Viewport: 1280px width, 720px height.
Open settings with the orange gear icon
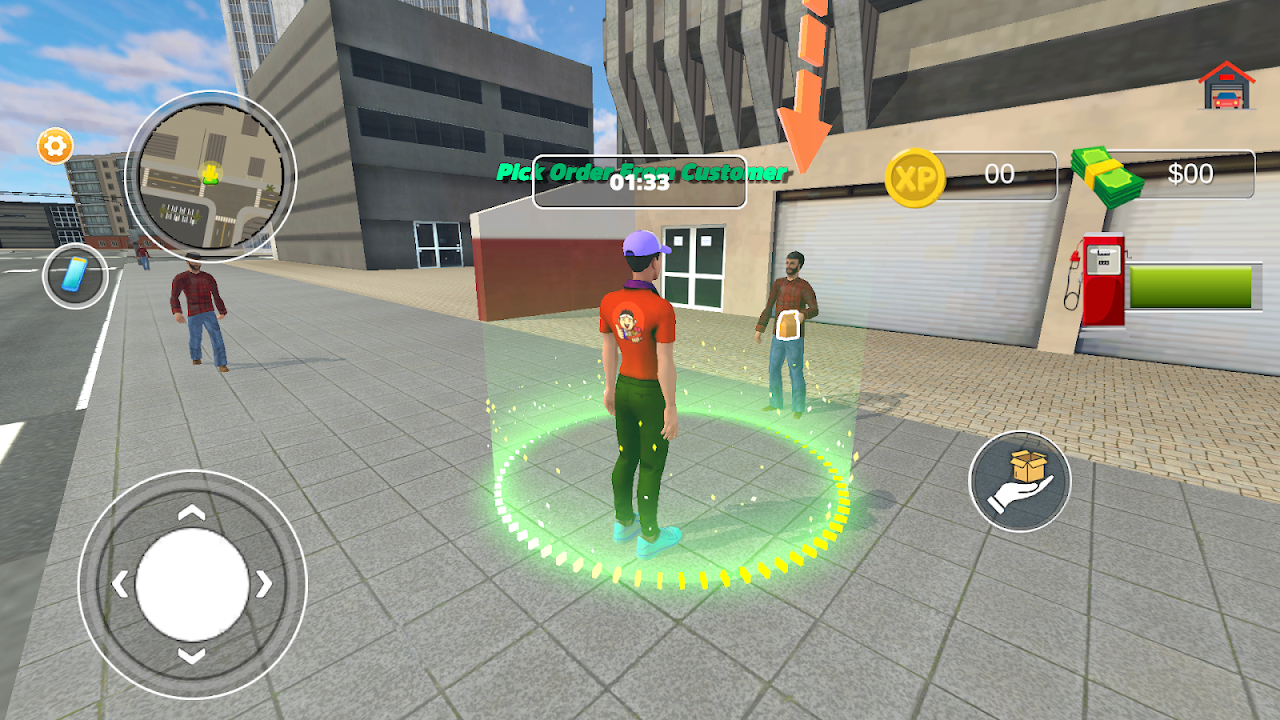tap(55, 146)
